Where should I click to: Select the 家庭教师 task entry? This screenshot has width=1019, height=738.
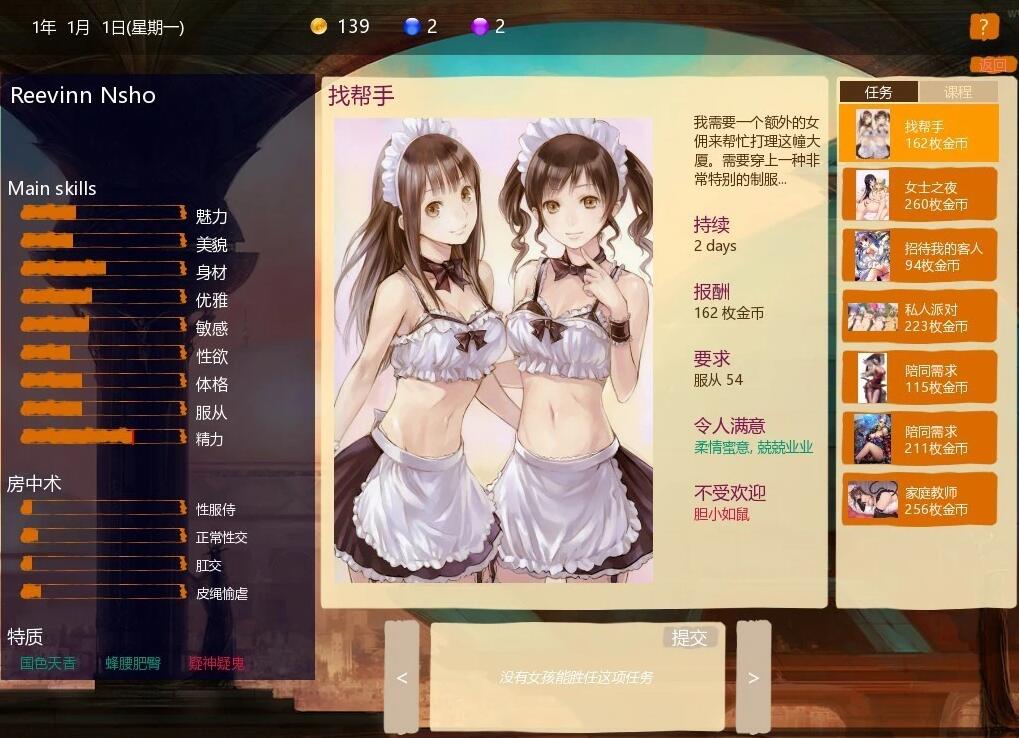coord(919,500)
